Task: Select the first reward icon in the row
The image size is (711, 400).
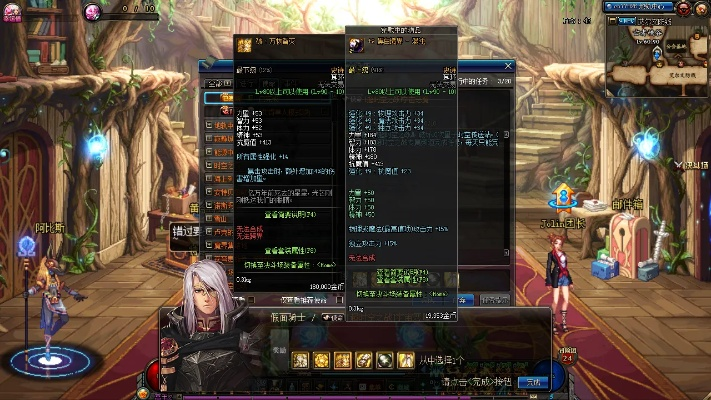Action: 300,360
